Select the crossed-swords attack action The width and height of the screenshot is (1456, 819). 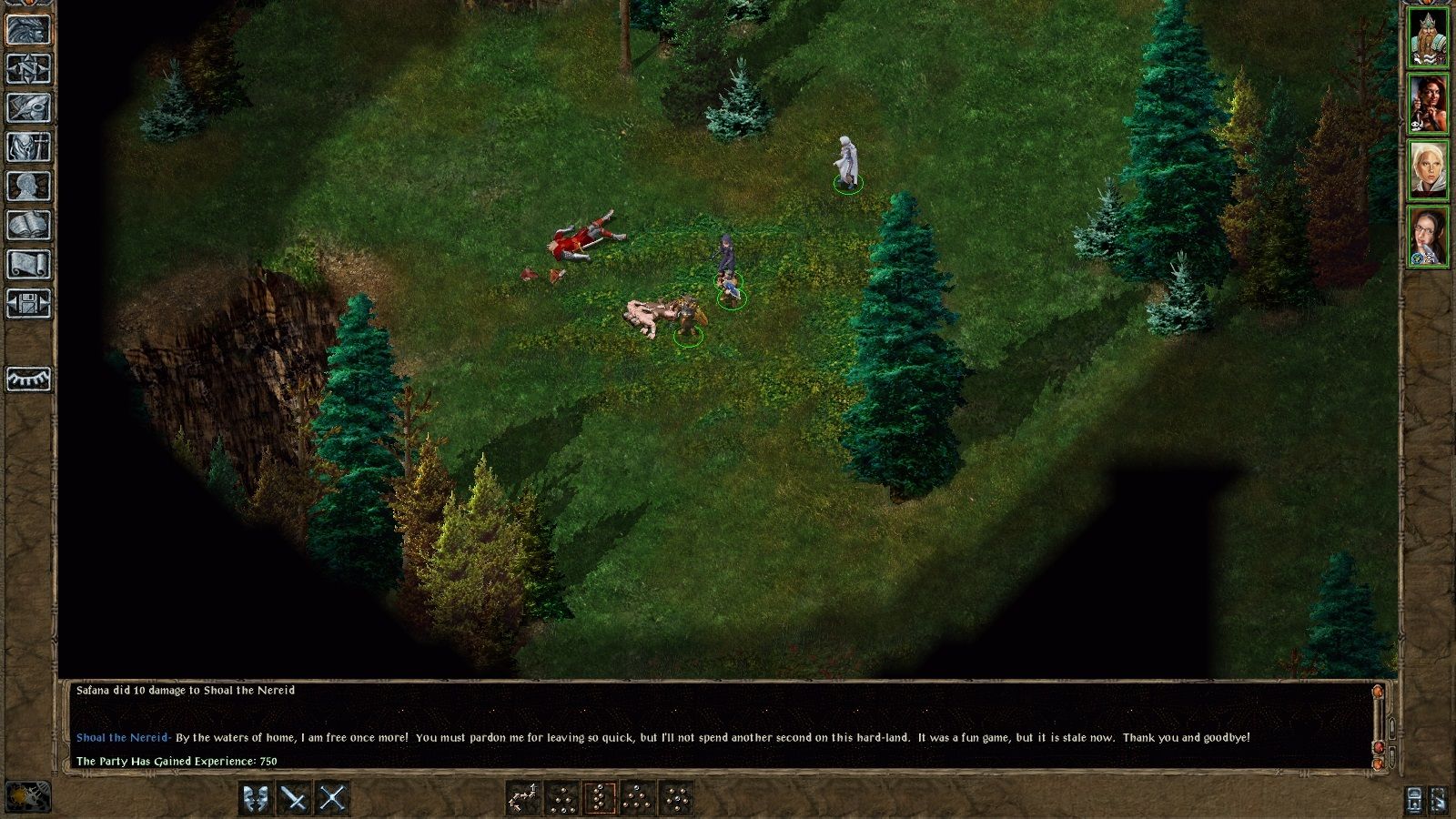click(x=332, y=796)
